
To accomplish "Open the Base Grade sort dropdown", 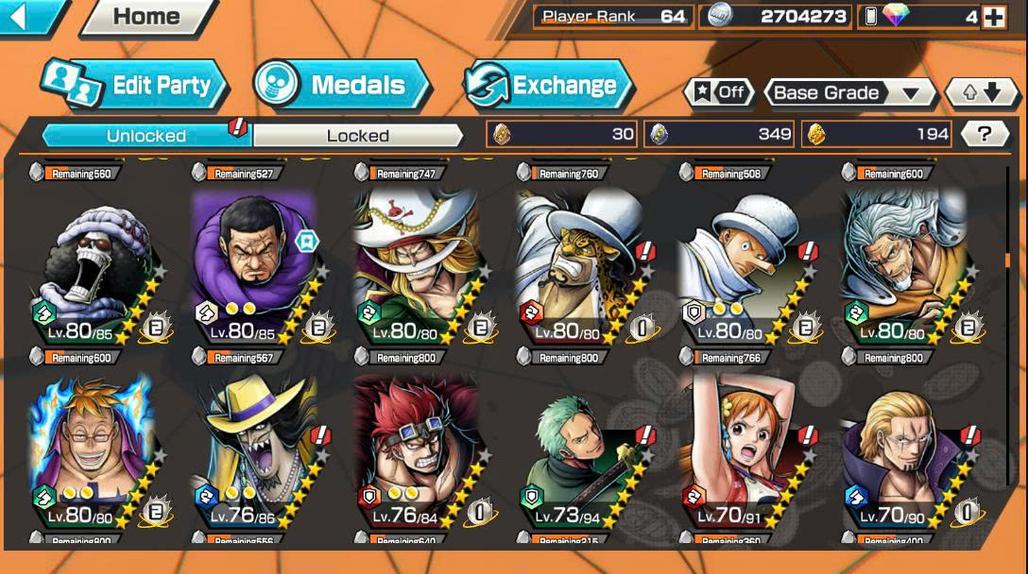I will click(848, 93).
